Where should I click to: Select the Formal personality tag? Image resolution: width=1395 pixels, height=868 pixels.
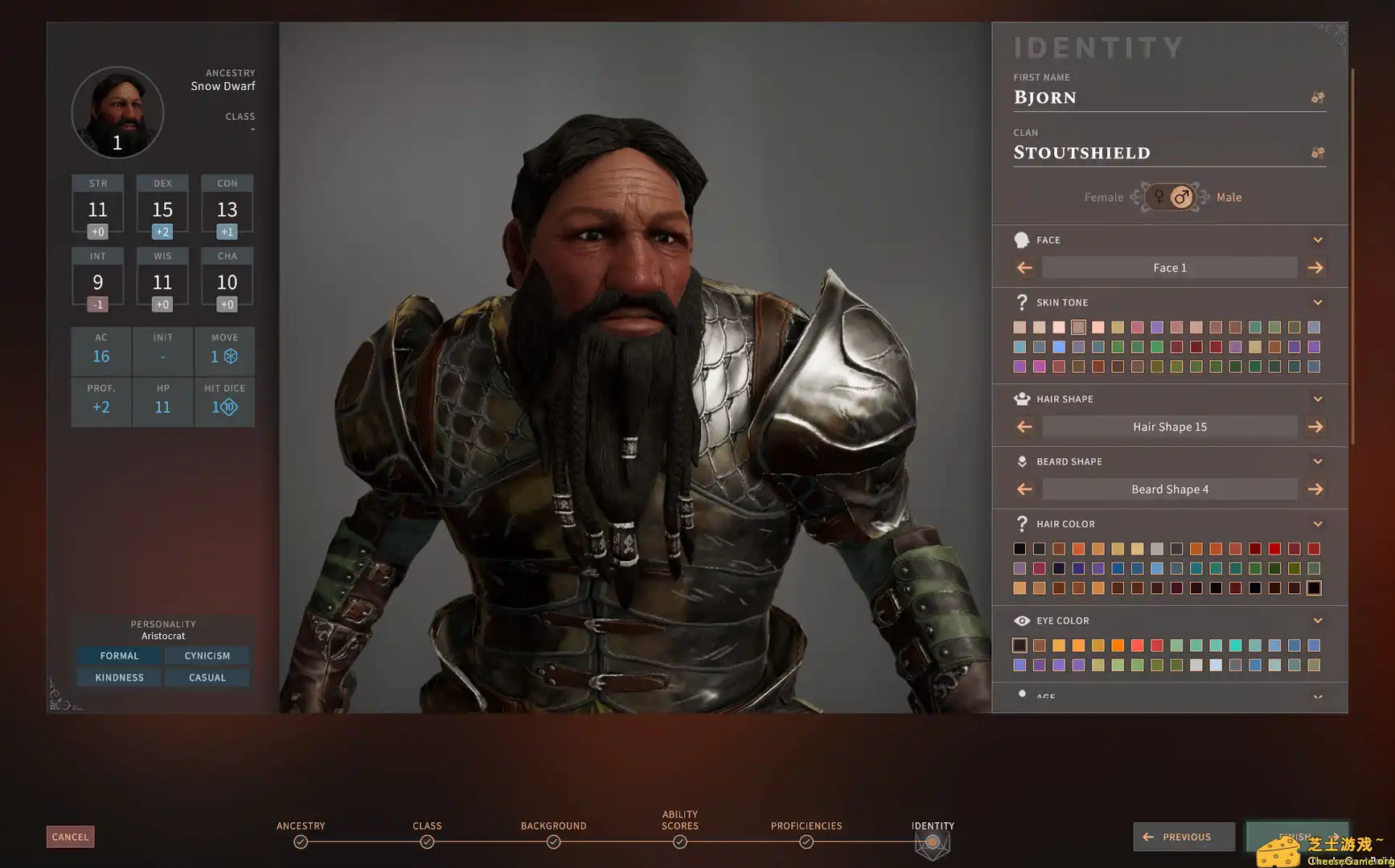120,656
